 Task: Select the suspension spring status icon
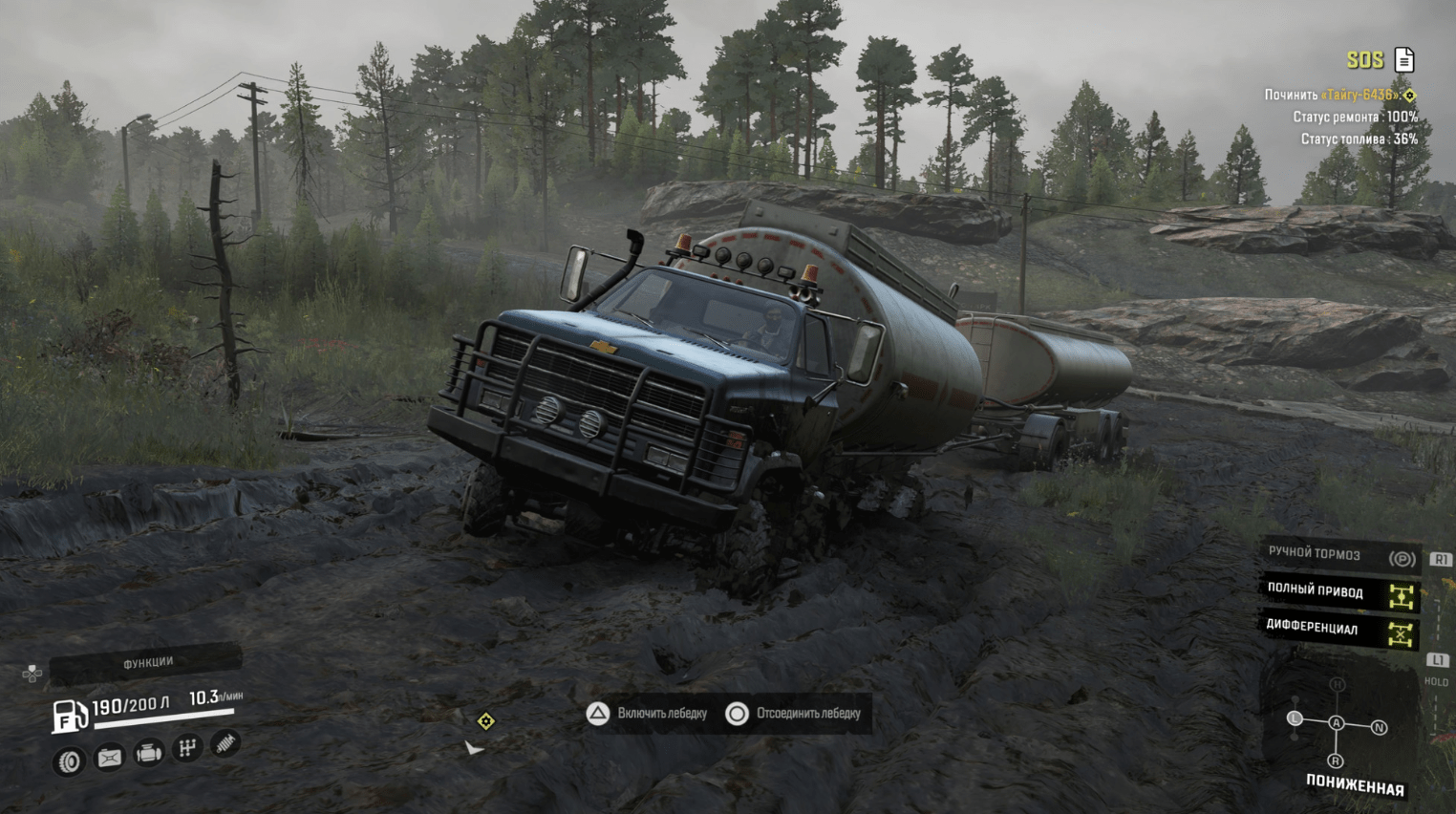[x=225, y=742]
